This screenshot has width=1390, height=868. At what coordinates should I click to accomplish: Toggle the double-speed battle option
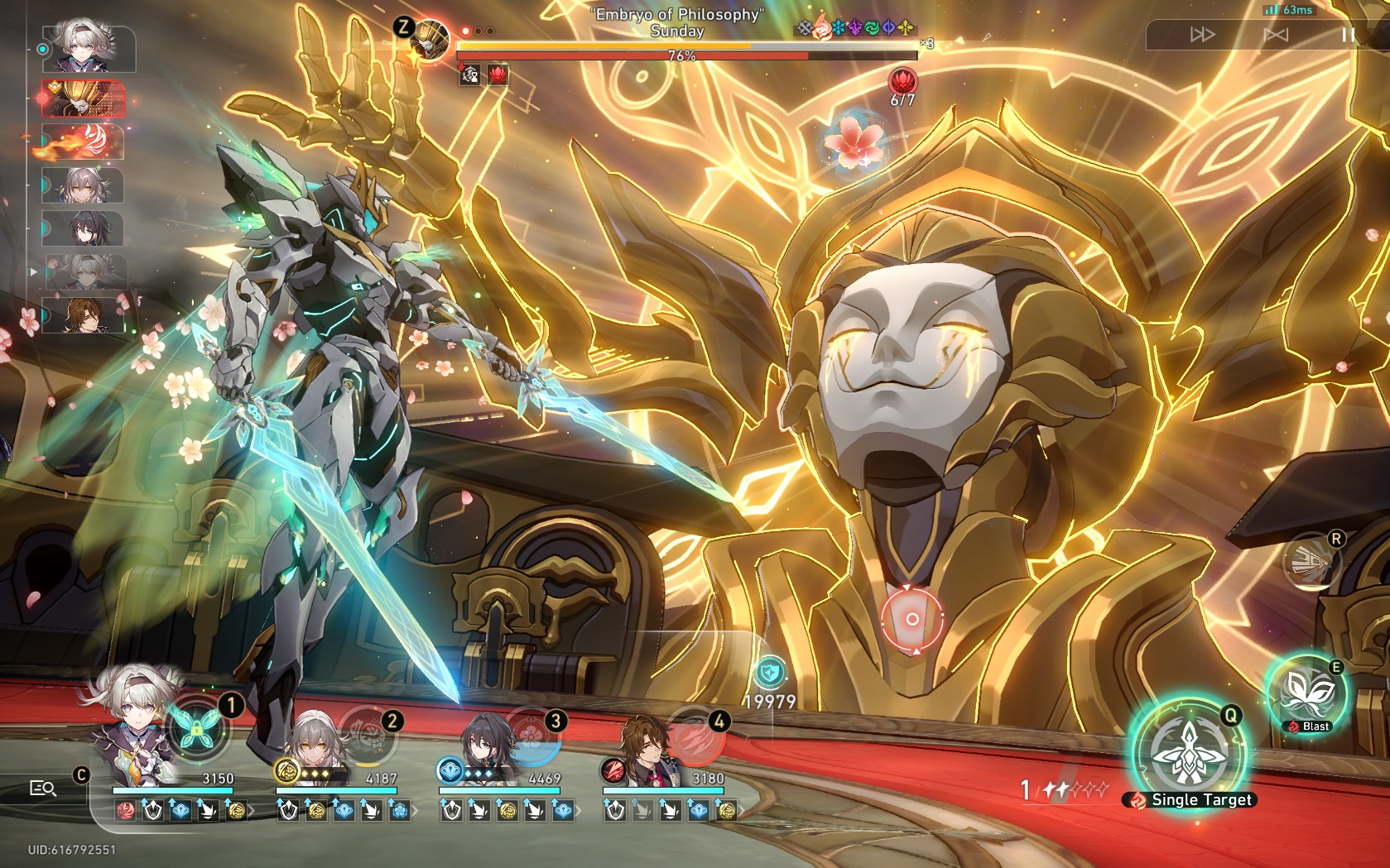(1202, 35)
